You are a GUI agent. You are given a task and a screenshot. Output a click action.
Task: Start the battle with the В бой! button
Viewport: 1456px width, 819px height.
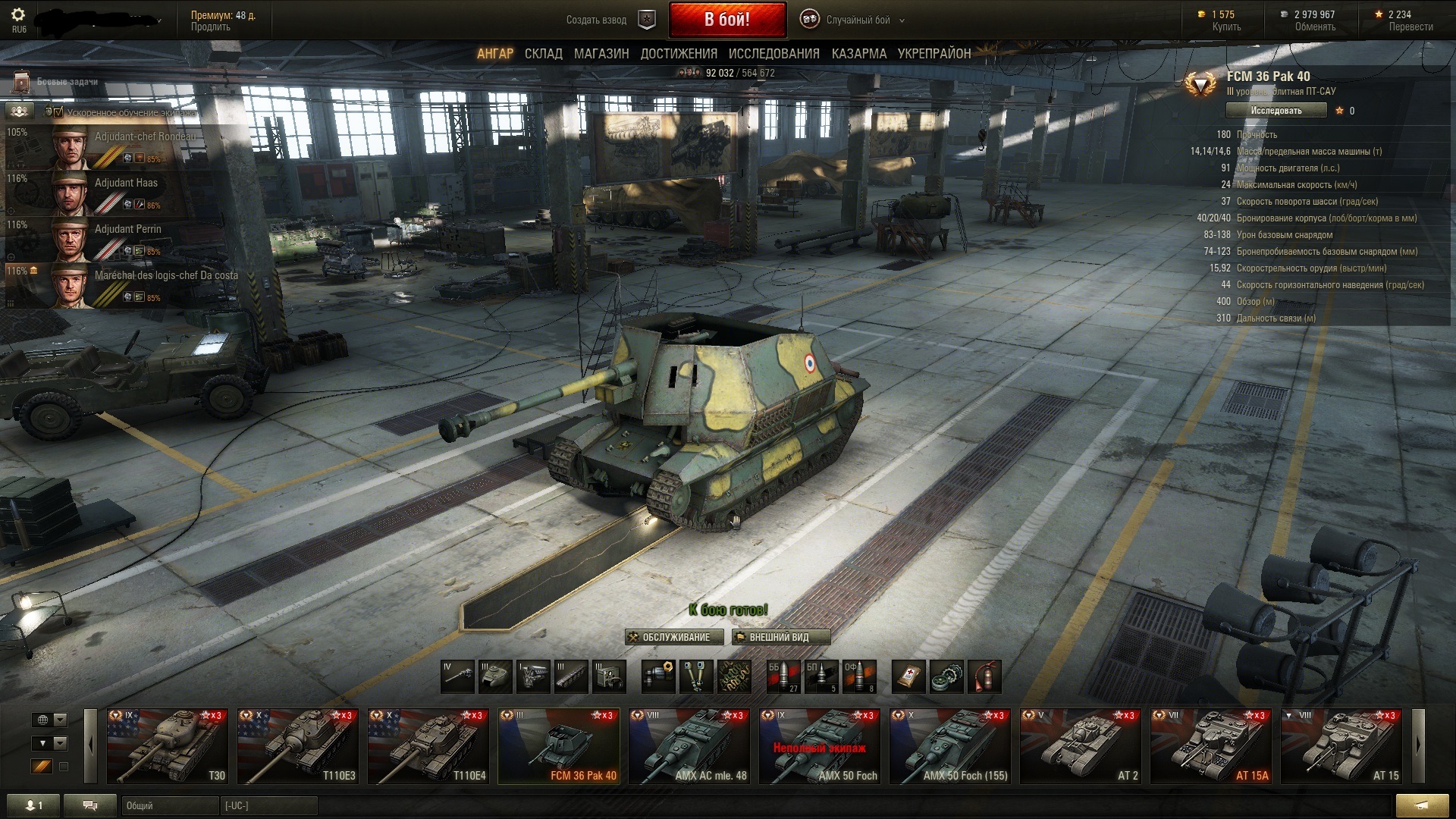coord(727,20)
